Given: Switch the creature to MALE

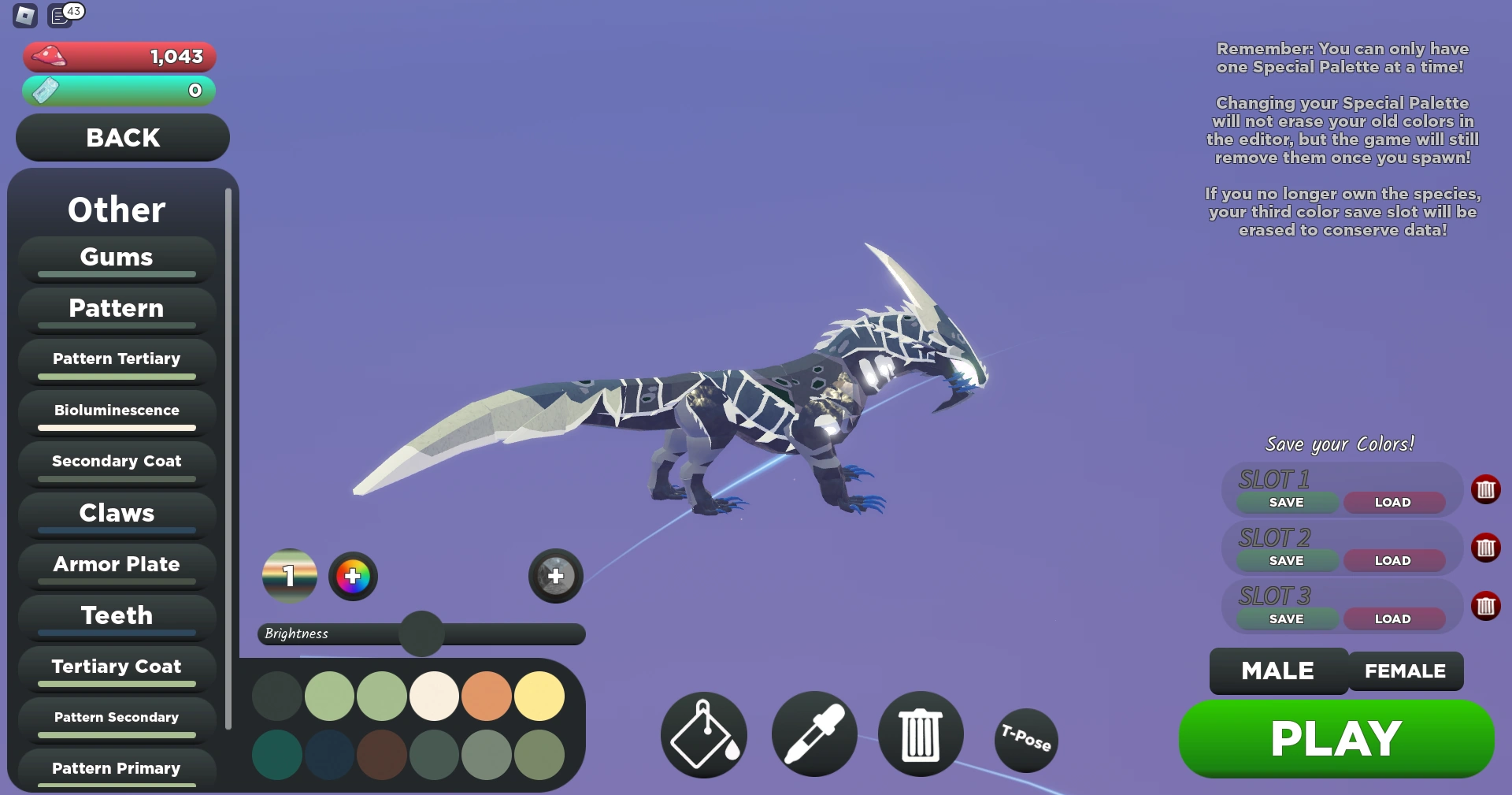Looking at the screenshot, I should click(1277, 671).
